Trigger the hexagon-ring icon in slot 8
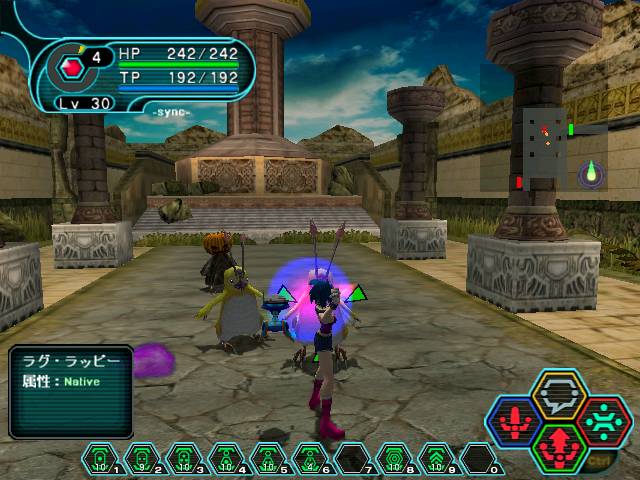Image resolution: width=640 pixels, height=480 pixels. click(x=393, y=460)
